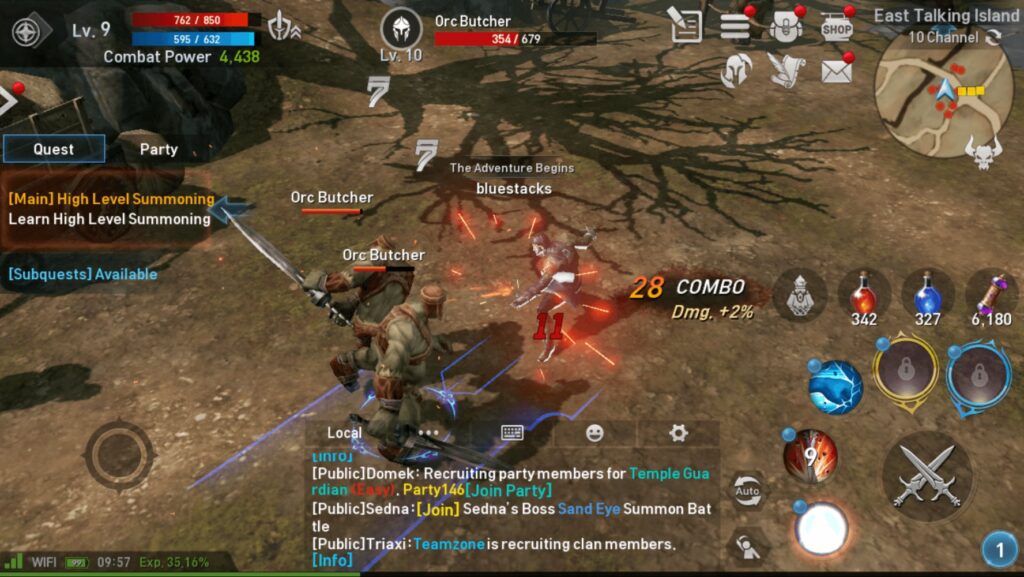
Task: Use the blue mana potion
Action: coord(927,296)
